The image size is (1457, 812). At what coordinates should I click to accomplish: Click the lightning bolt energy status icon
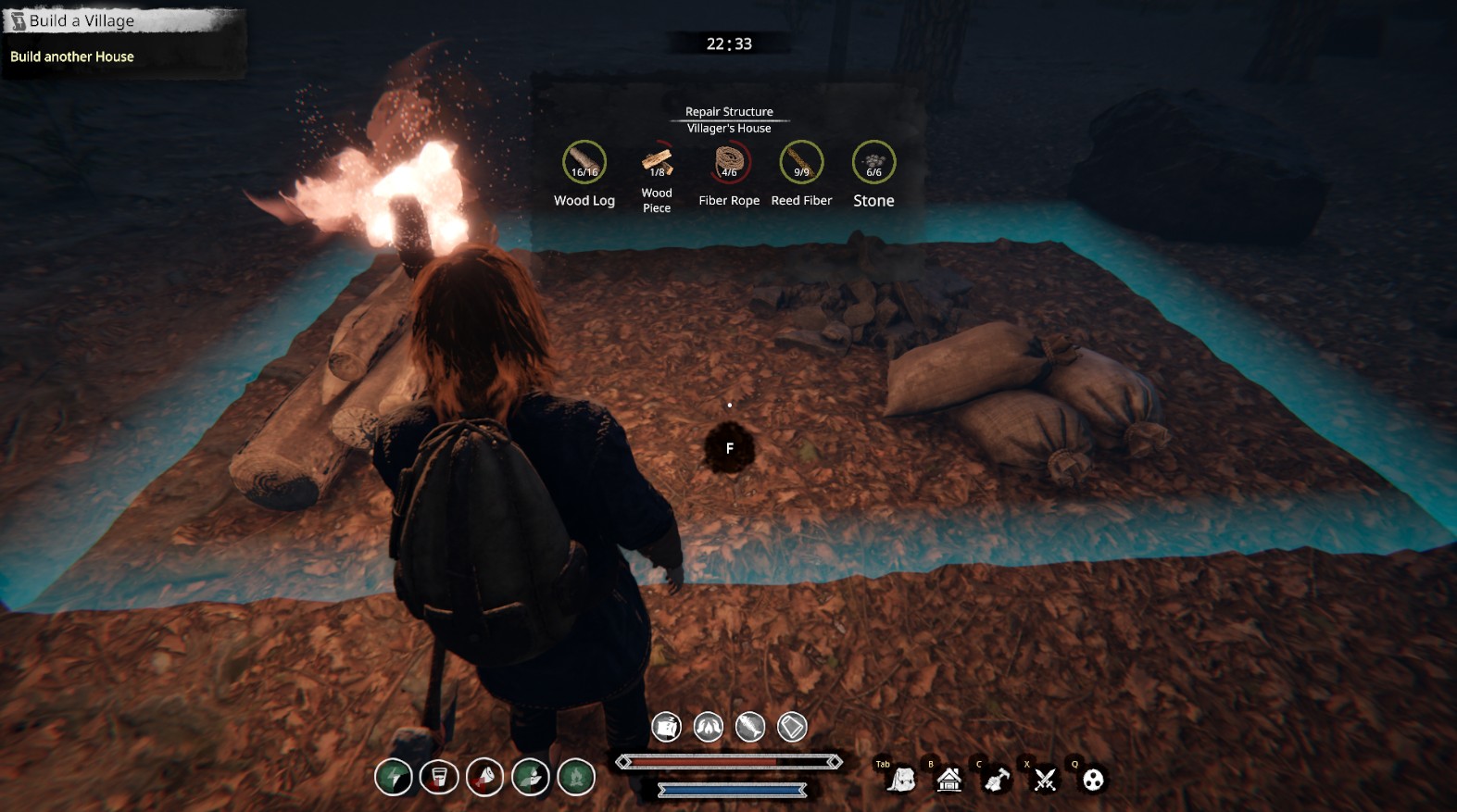click(x=394, y=777)
